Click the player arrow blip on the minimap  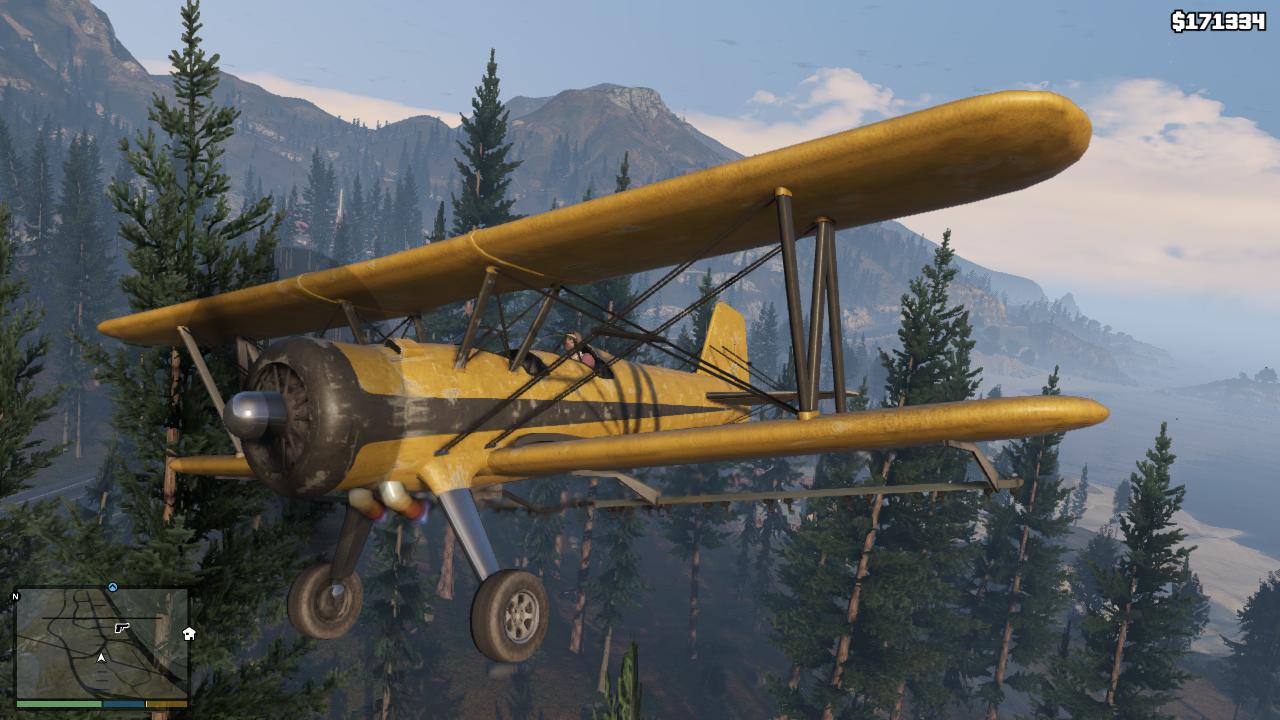click(x=101, y=657)
